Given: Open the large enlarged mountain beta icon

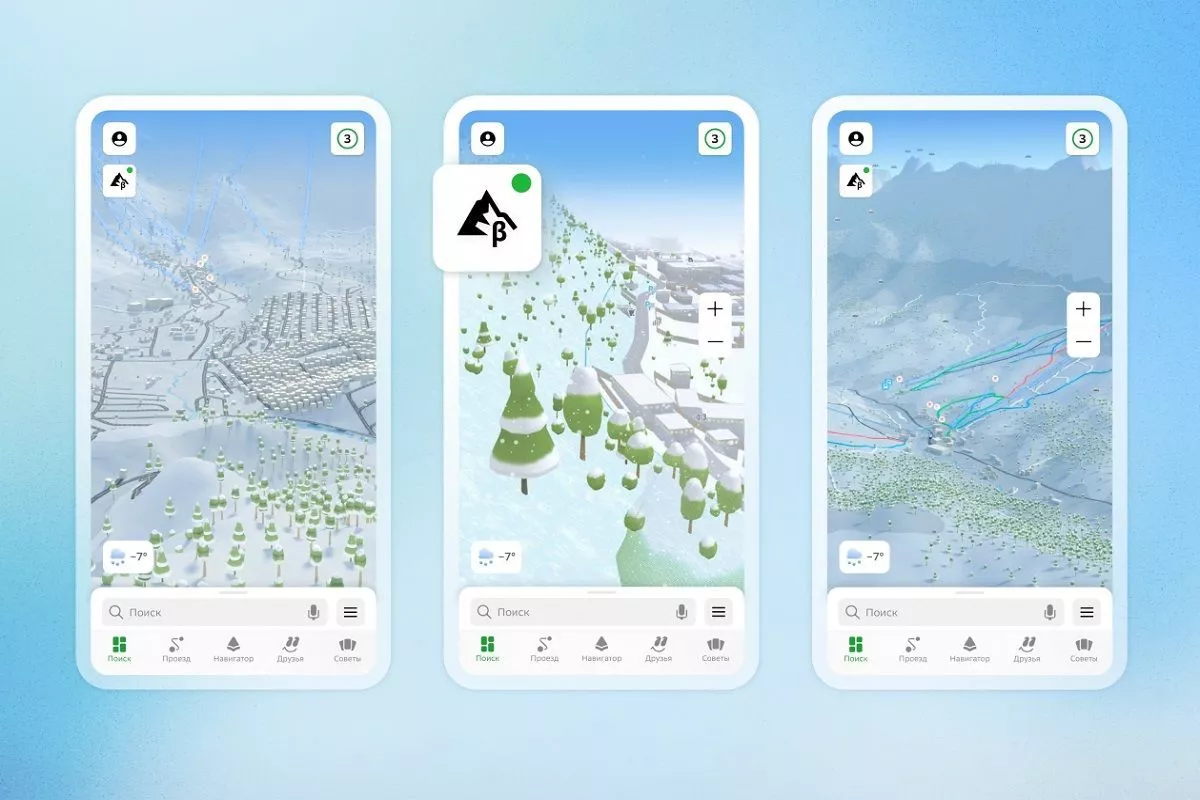Looking at the screenshot, I should [487, 217].
